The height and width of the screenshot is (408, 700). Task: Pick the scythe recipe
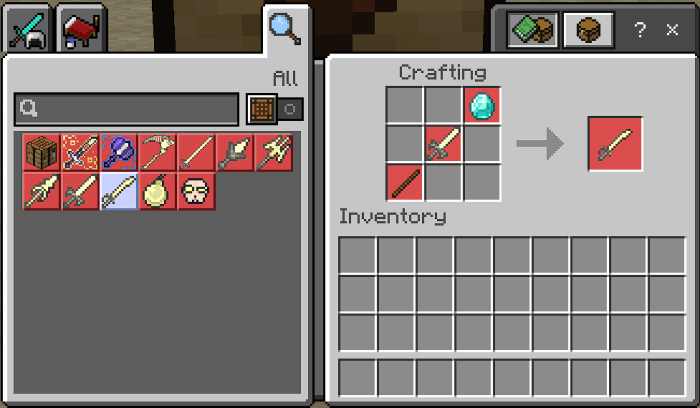(157, 152)
